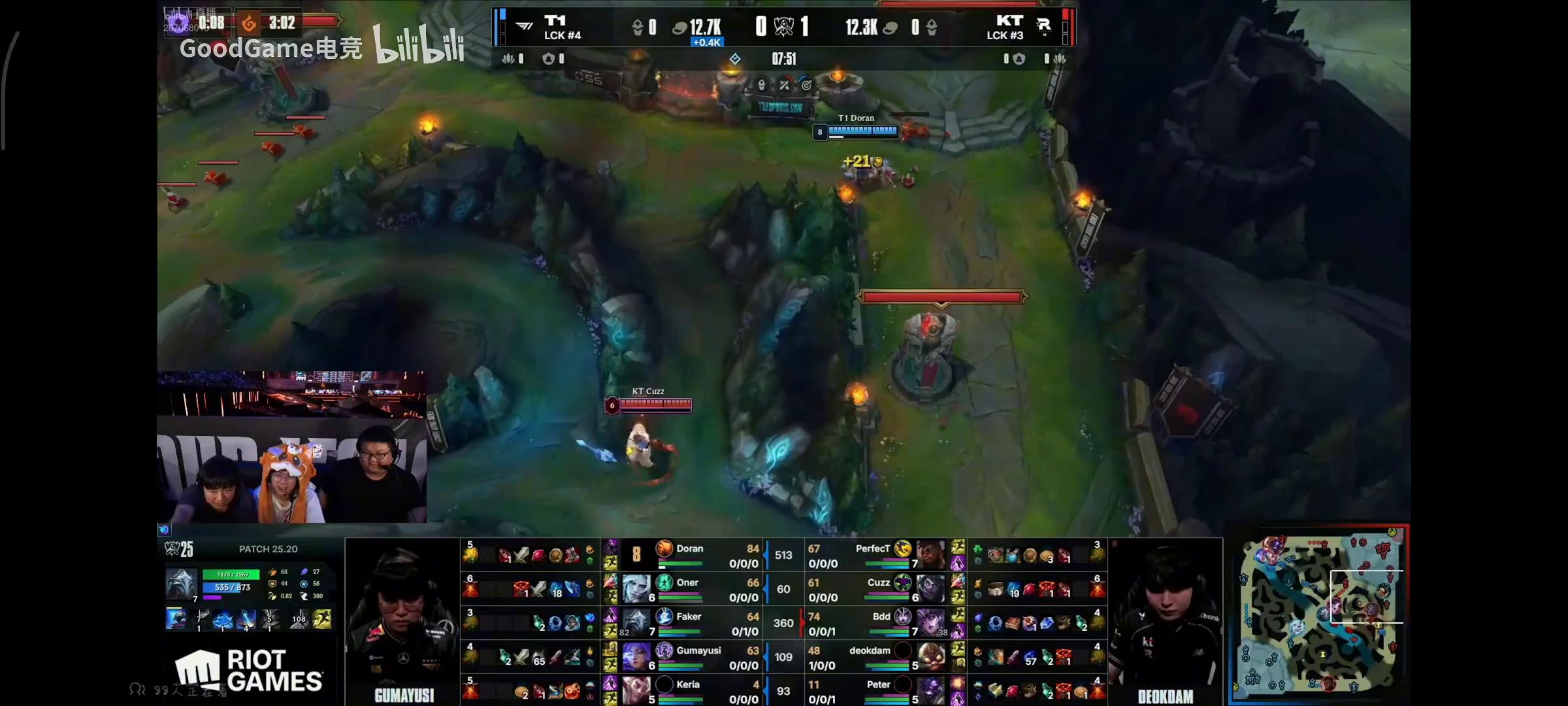Select PerfecT's champion portrait on the scoreboard
1568x706 pixels.
coord(930,554)
